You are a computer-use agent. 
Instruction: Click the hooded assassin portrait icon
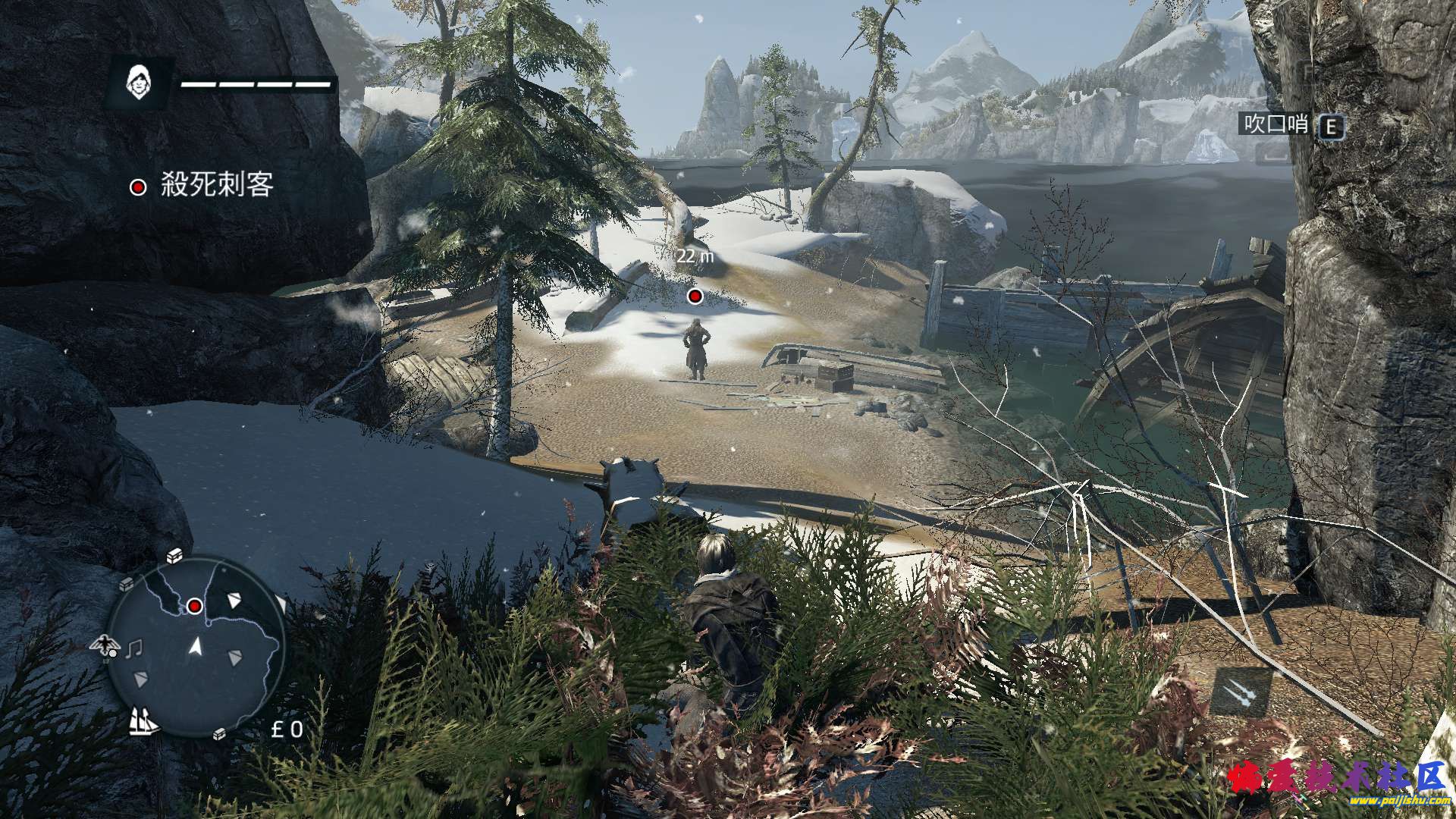138,82
